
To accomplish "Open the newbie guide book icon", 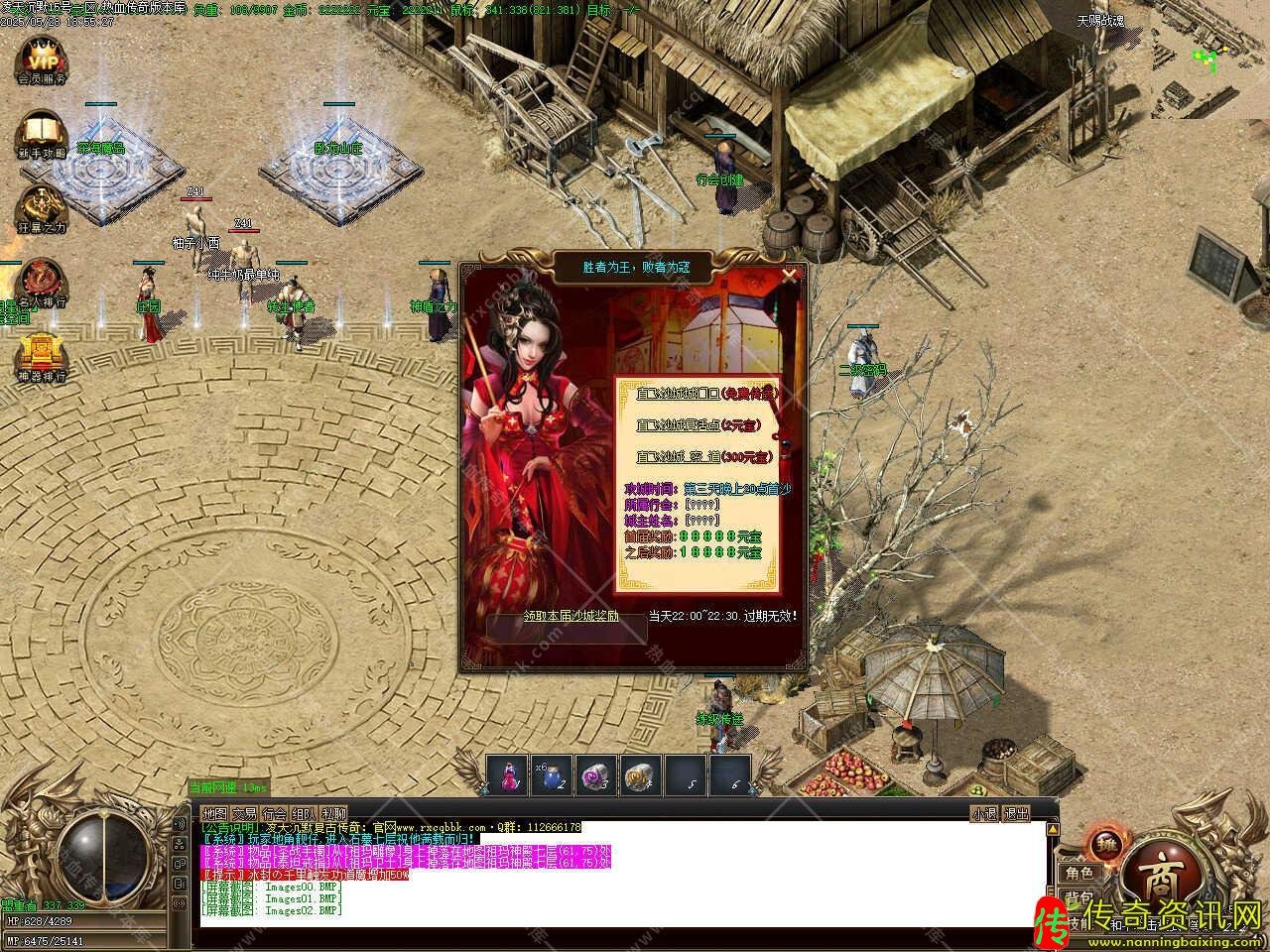I will (41, 133).
